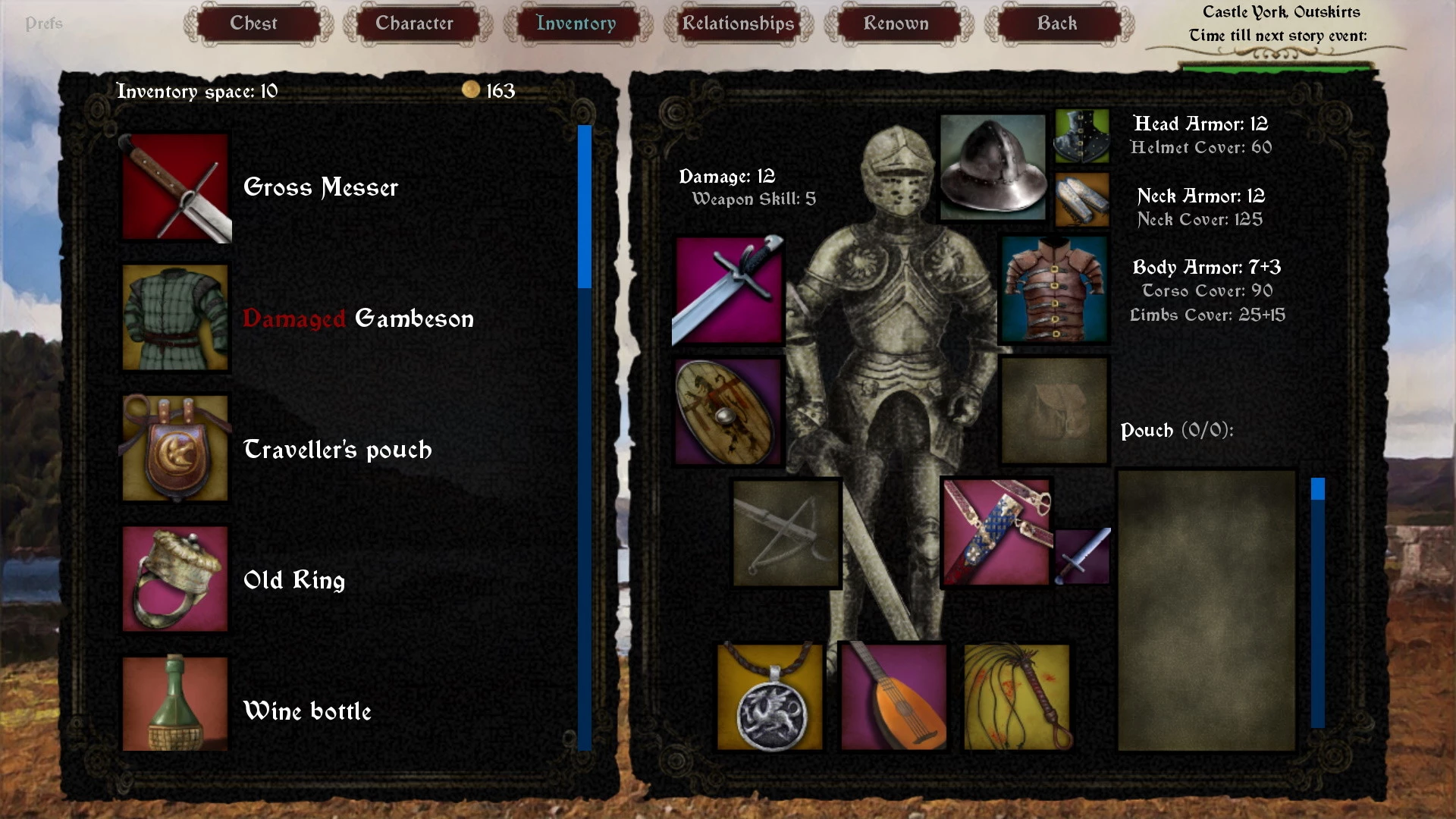Select the lute item slot
Image resolution: width=1456 pixels, height=819 pixels.
(x=894, y=698)
